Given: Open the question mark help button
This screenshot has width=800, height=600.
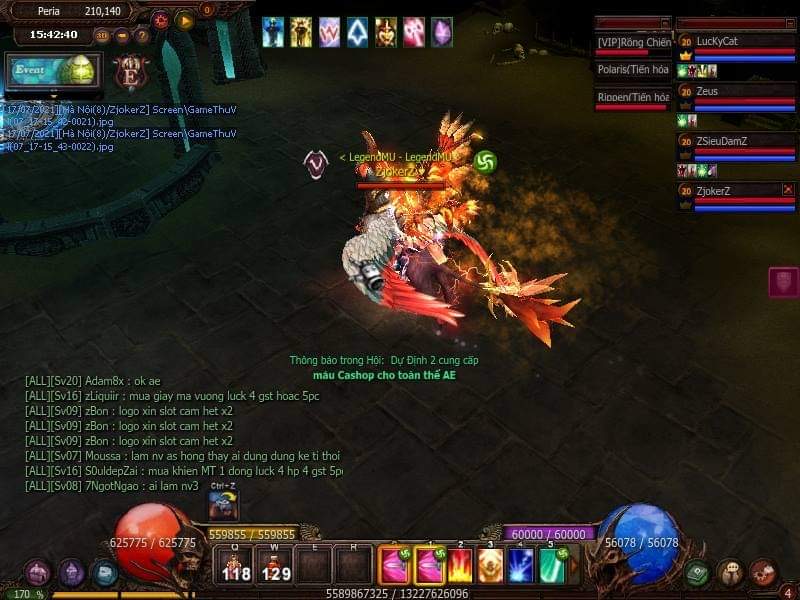Looking at the screenshot, I should point(142,35).
